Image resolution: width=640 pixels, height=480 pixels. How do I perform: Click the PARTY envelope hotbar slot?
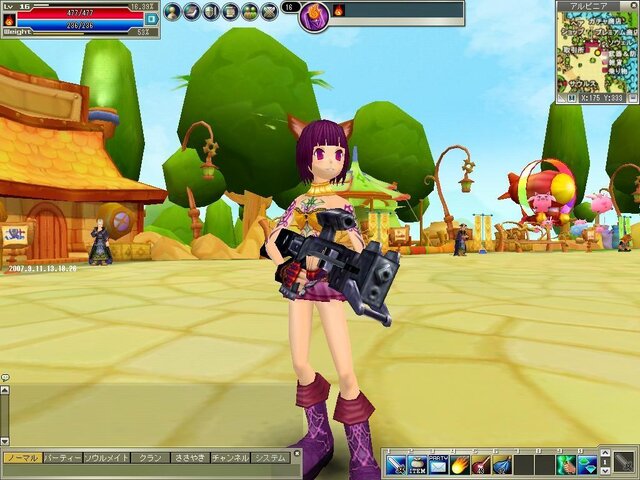pos(439,464)
